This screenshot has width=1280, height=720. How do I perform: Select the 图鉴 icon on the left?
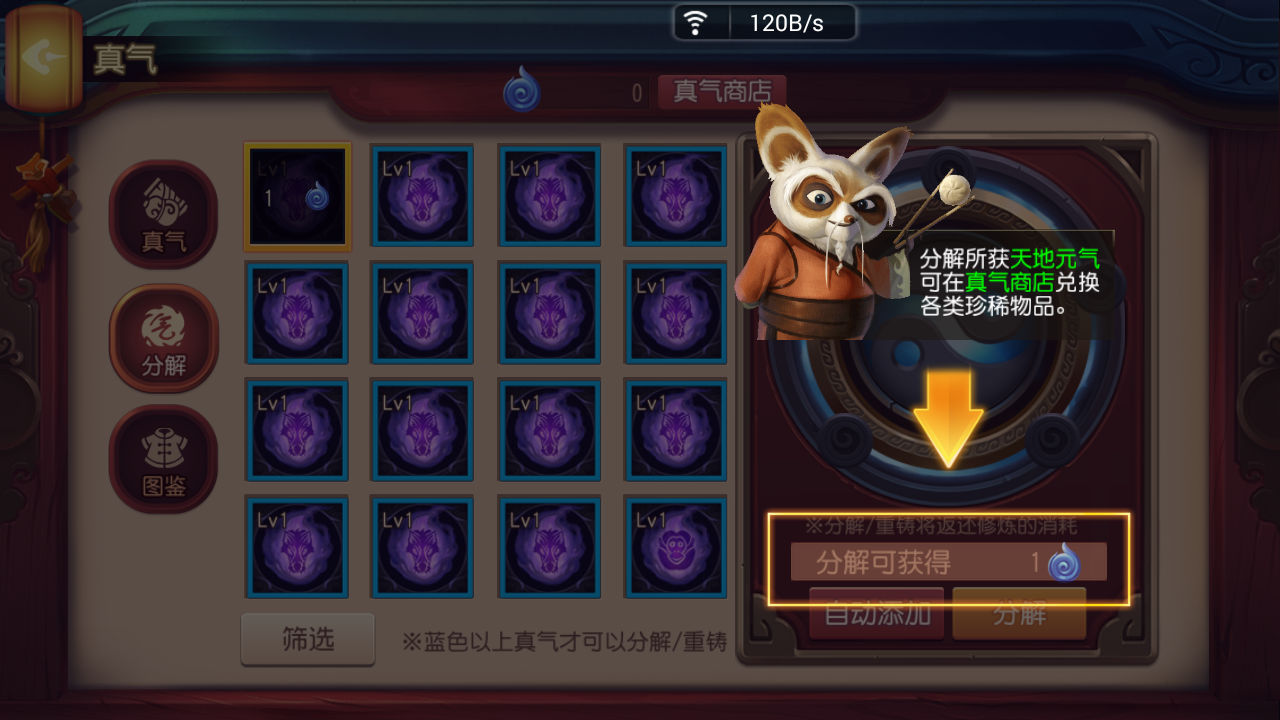[x=163, y=458]
